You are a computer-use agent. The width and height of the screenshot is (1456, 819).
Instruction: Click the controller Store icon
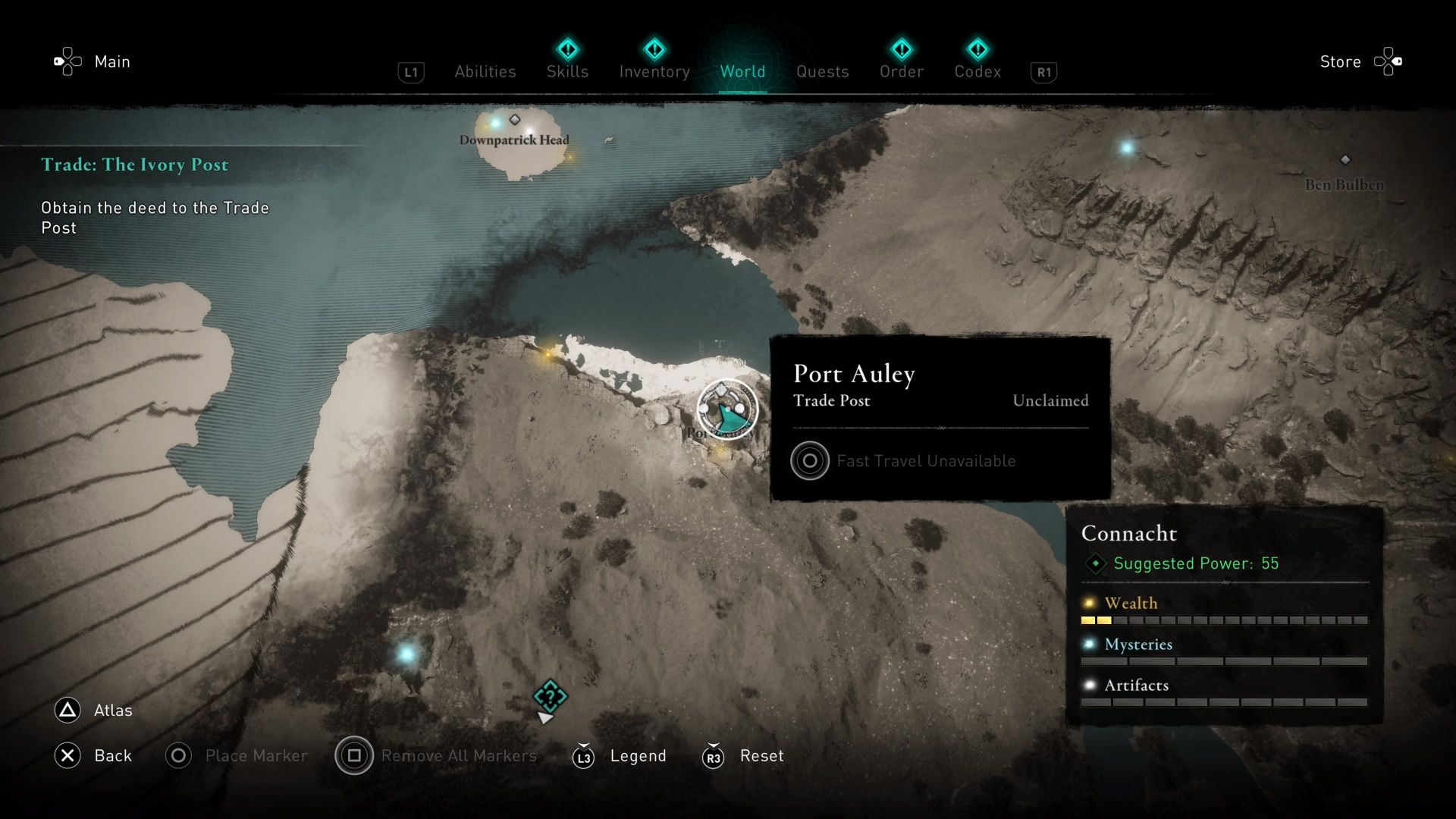pyautogui.click(x=1389, y=61)
